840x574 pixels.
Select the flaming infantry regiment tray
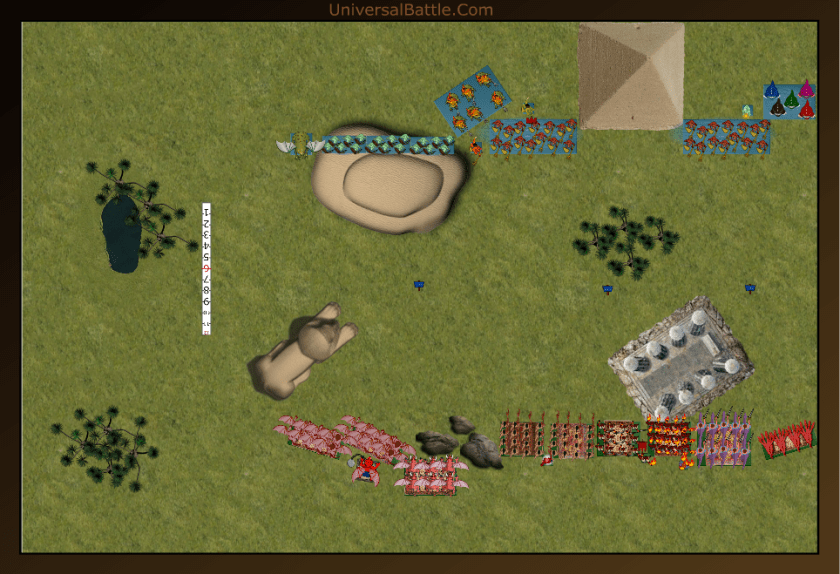[x=668, y=437]
